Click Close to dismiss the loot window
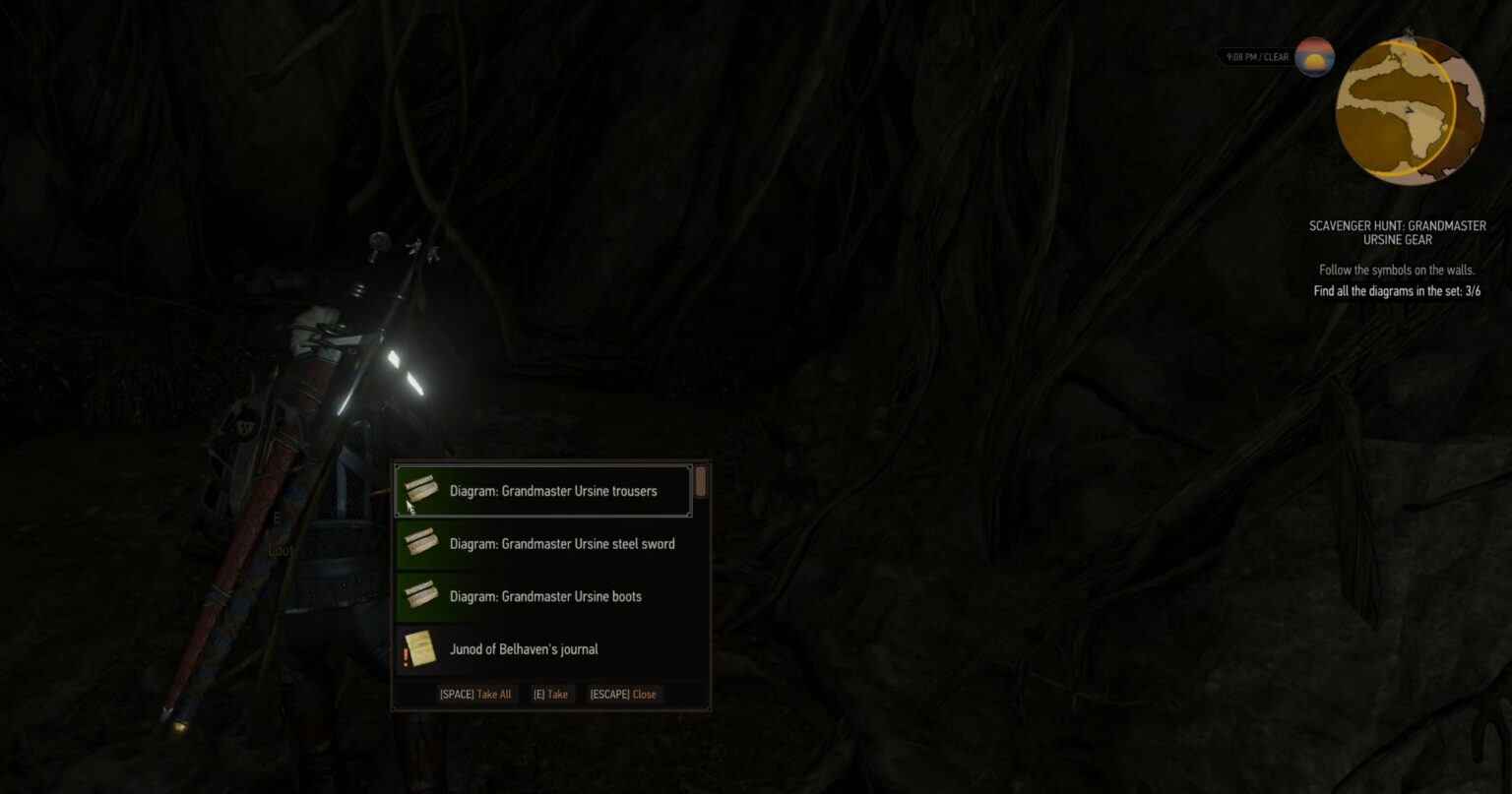Image resolution: width=1512 pixels, height=794 pixels. [x=623, y=694]
